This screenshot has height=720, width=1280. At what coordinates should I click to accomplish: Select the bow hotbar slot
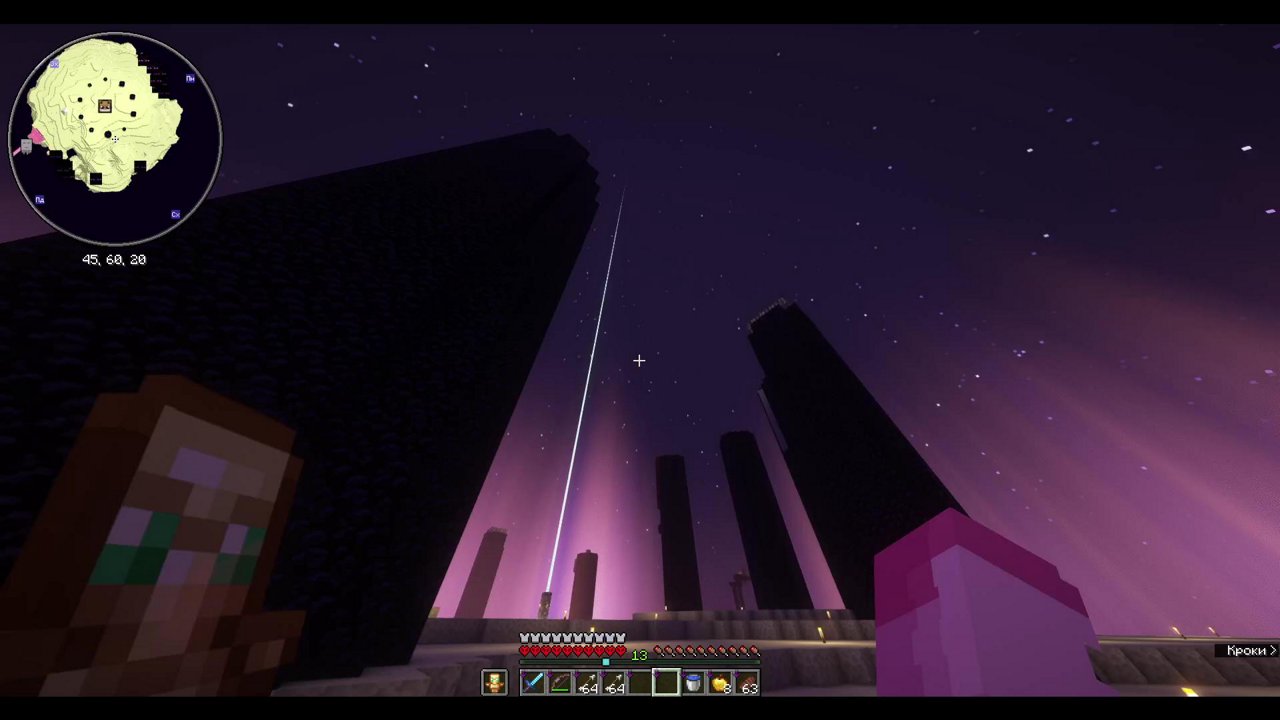coord(559,683)
